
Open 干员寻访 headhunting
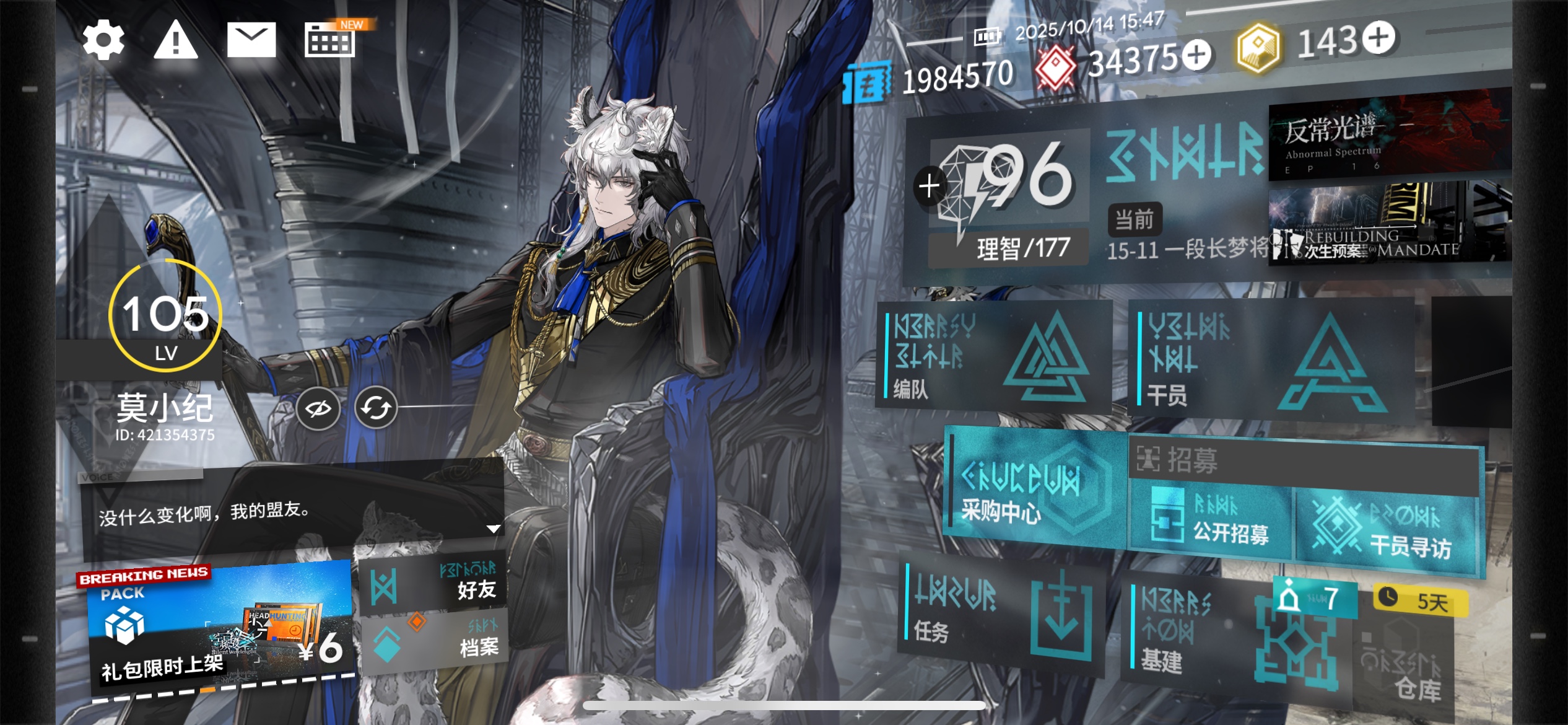click(1387, 533)
